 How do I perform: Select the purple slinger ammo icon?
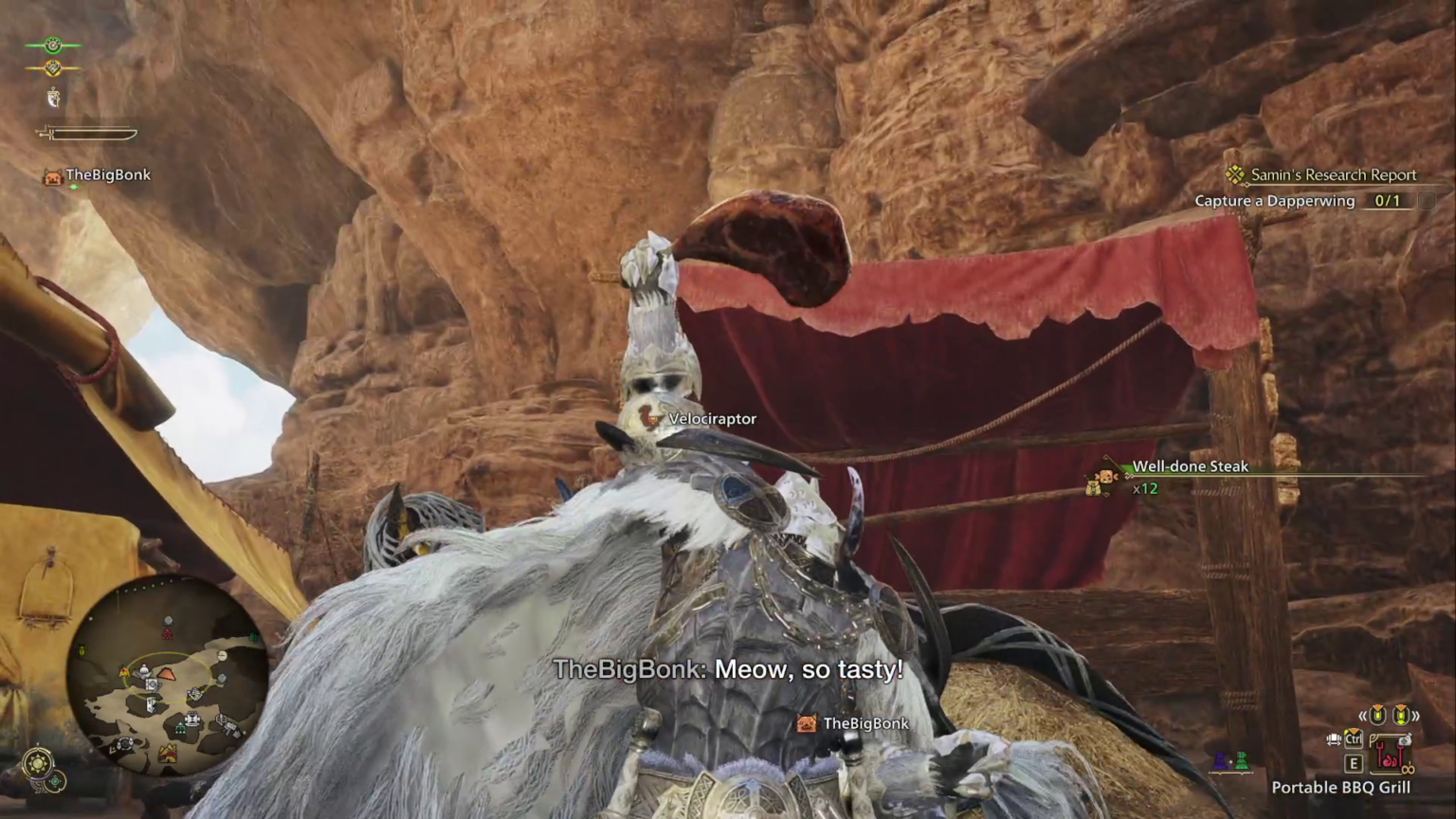pyautogui.click(x=1220, y=760)
